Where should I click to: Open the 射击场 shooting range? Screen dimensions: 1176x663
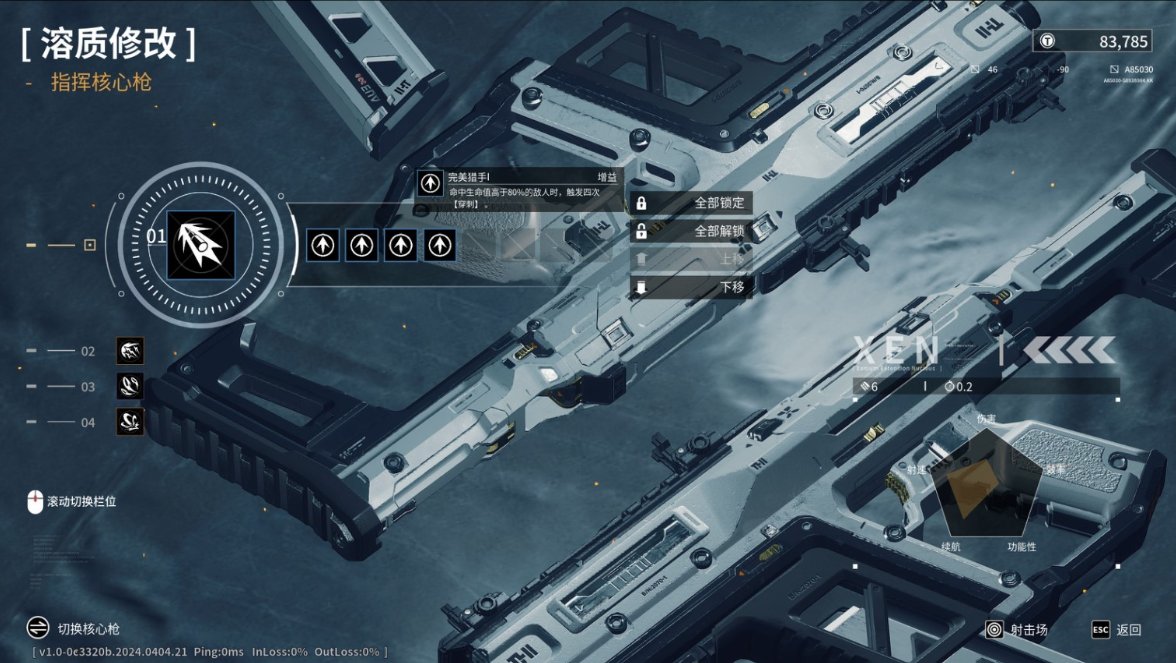coord(1017,630)
